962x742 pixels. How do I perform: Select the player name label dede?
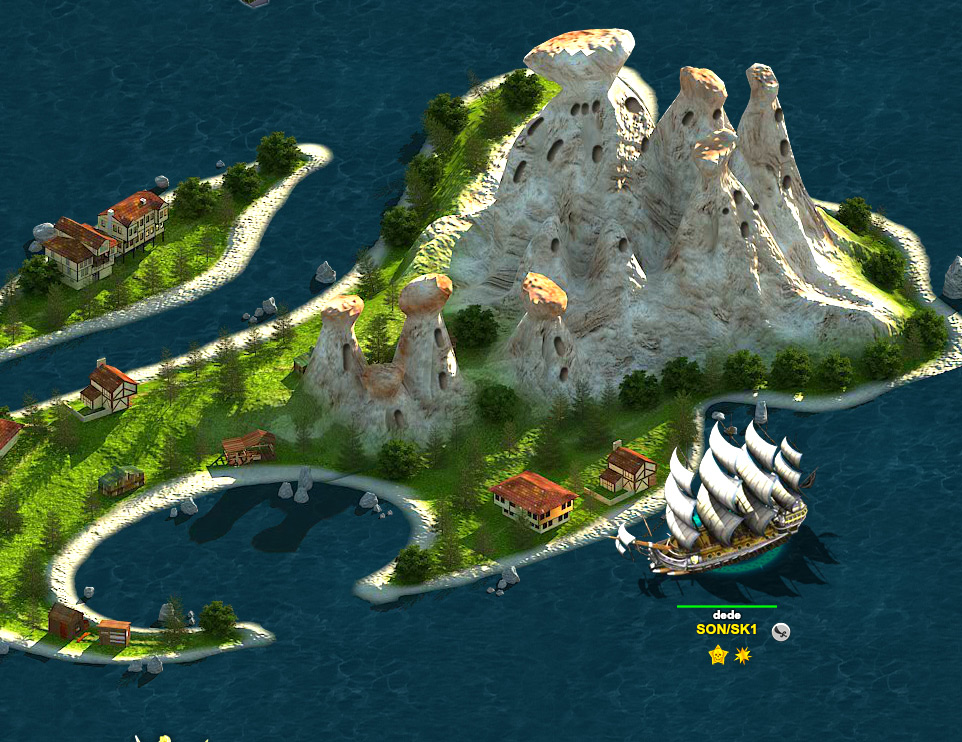click(725, 614)
